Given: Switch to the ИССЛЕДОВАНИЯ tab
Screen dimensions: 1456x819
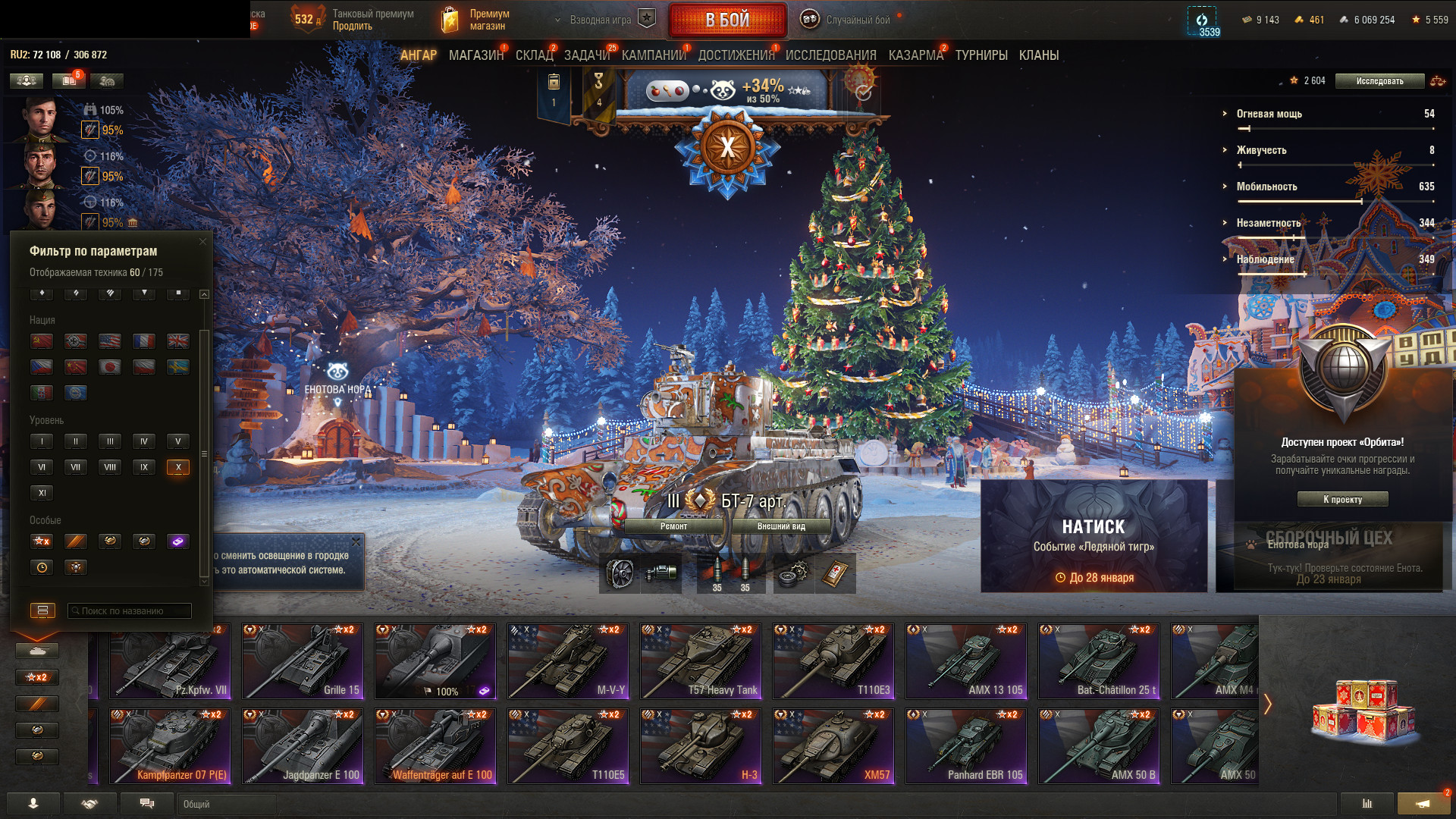Looking at the screenshot, I should (830, 55).
